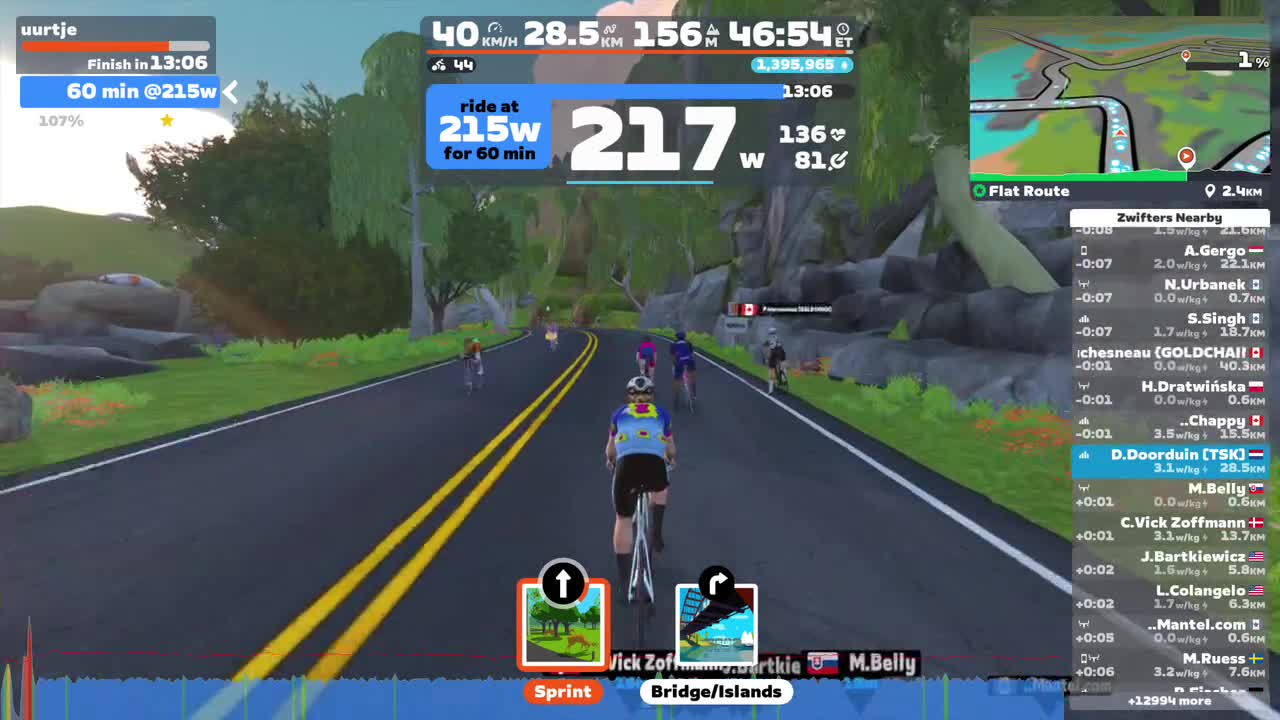Click the green Flat Route marker icon
Image resolution: width=1280 pixels, height=720 pixels.
point(979,190)
